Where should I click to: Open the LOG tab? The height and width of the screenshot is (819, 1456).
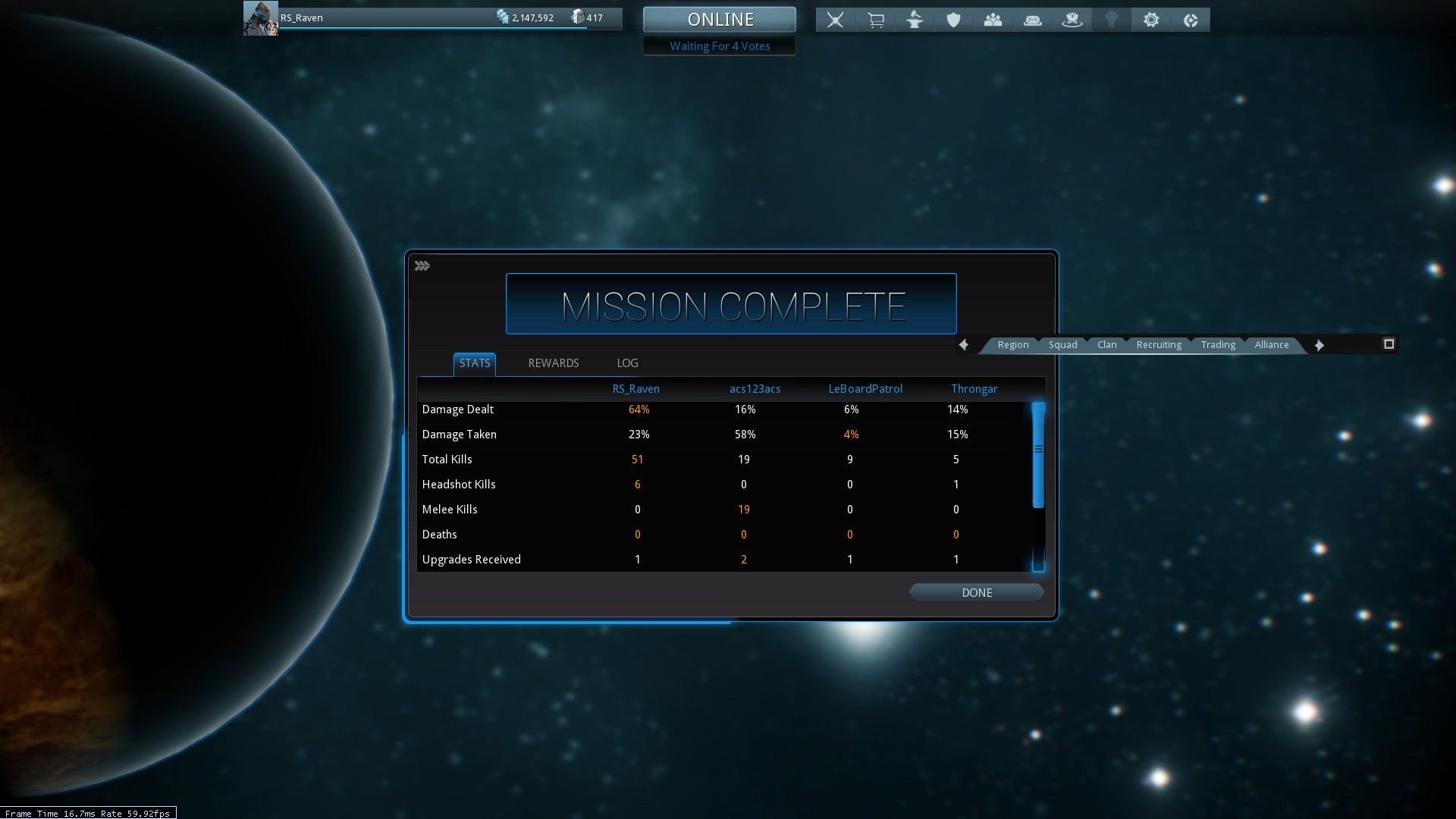[x=627, y=363]
